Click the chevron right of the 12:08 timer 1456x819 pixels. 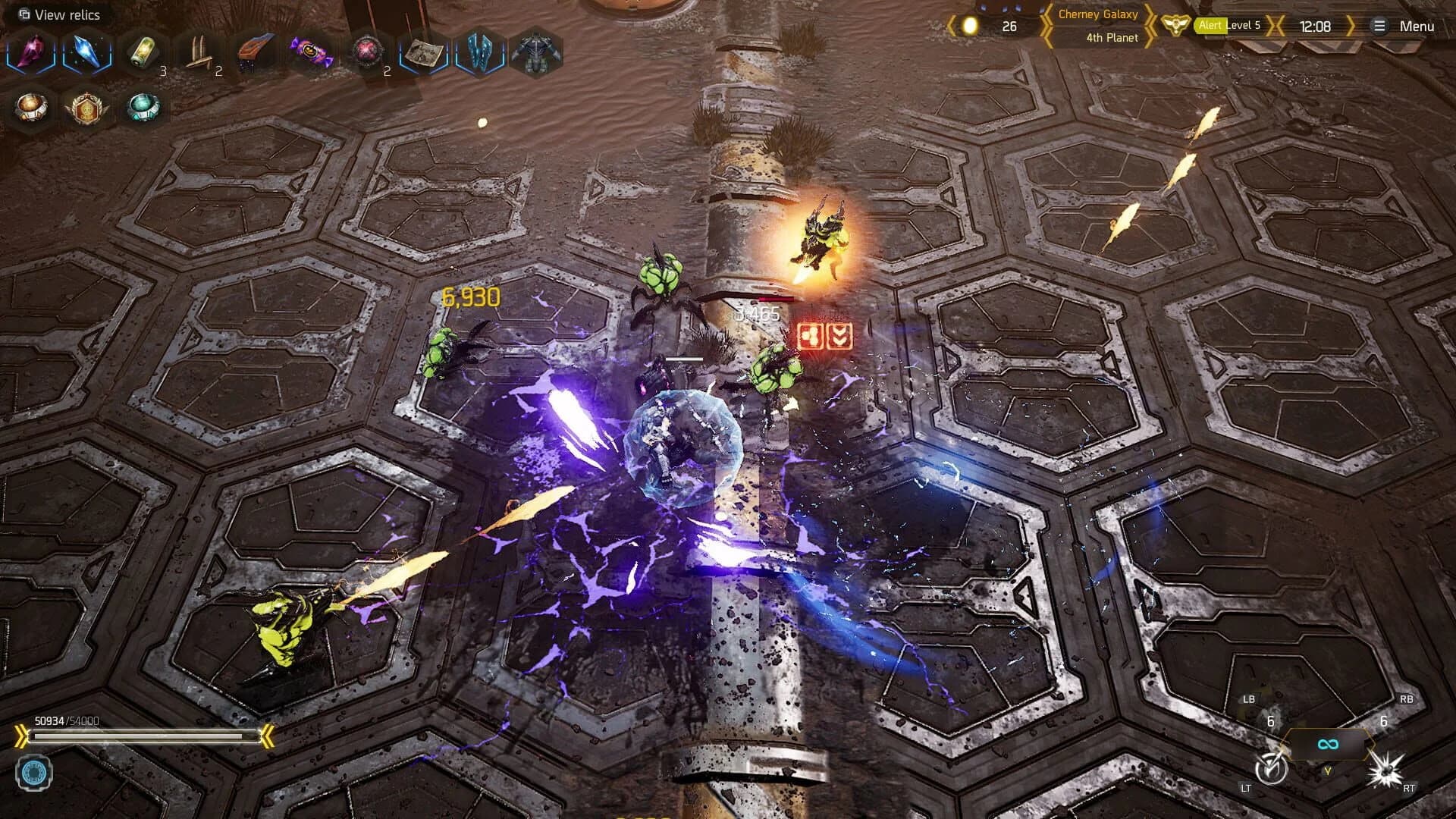point(1352,25)
